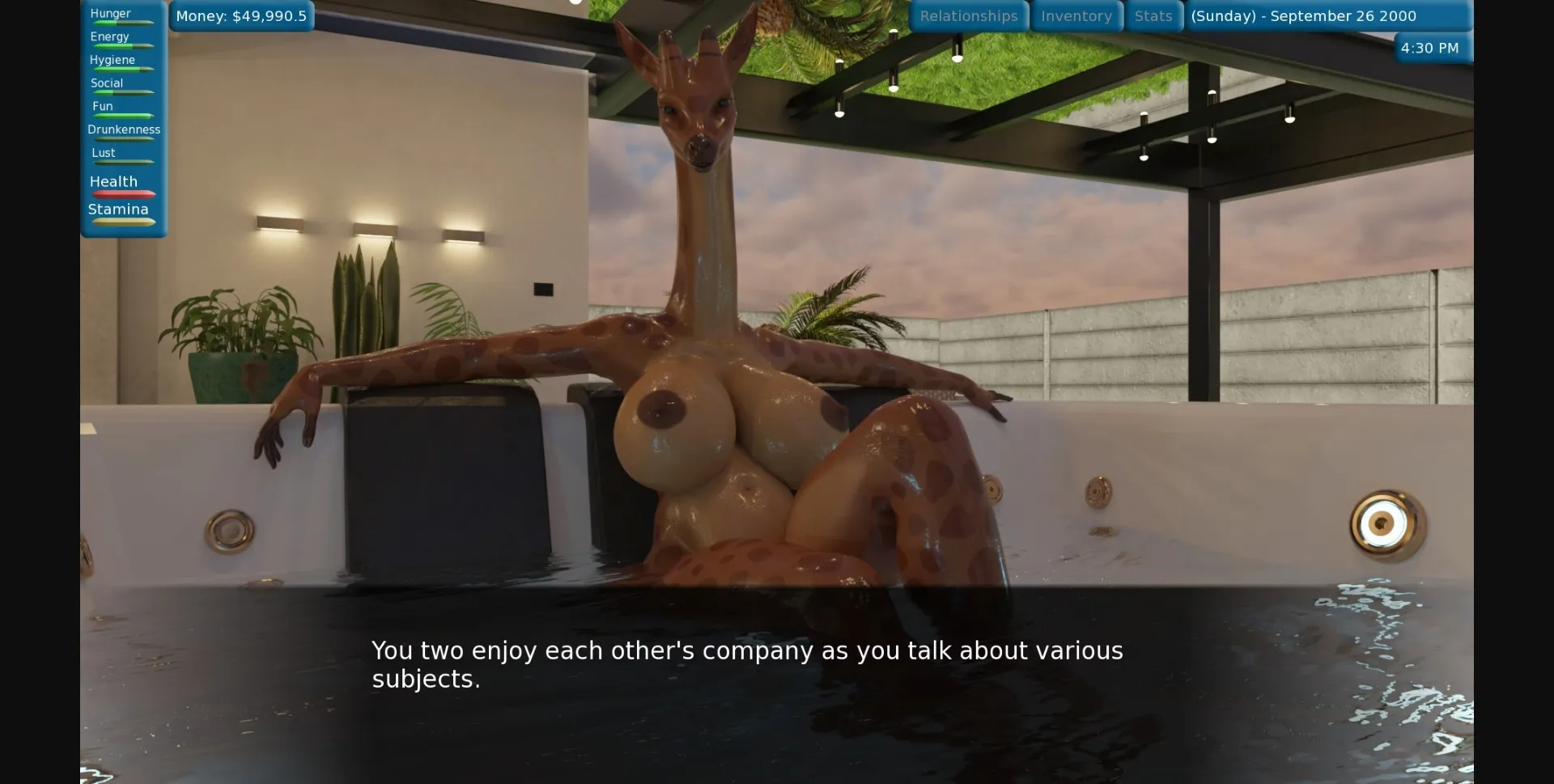Check the Energy stat bar

(x=121, y=40)
